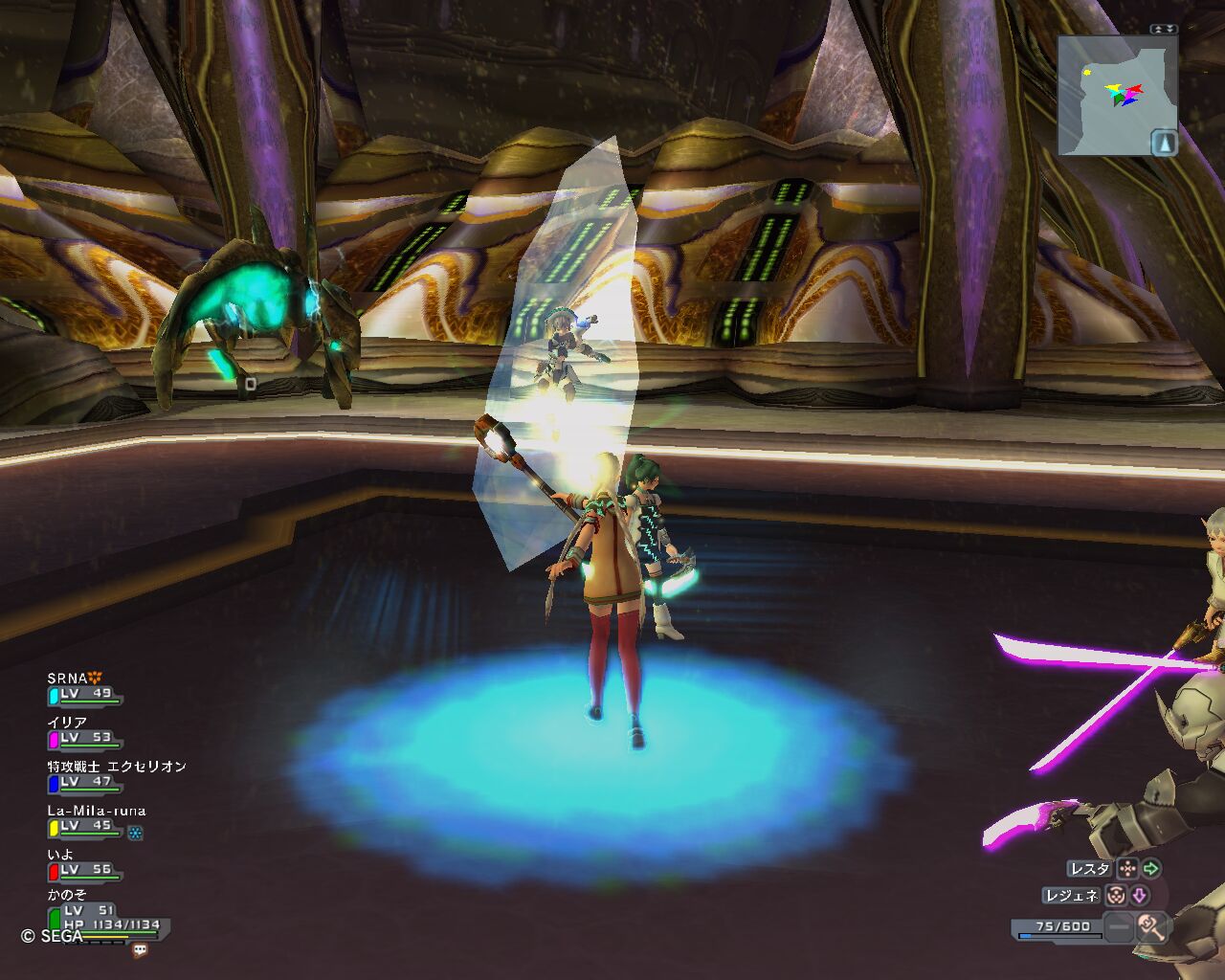Viewport: 1225px width, 980px height.
Task: Select the equipped rod weapon icon
Action: pyautogui.click(x=1150, y=926)
